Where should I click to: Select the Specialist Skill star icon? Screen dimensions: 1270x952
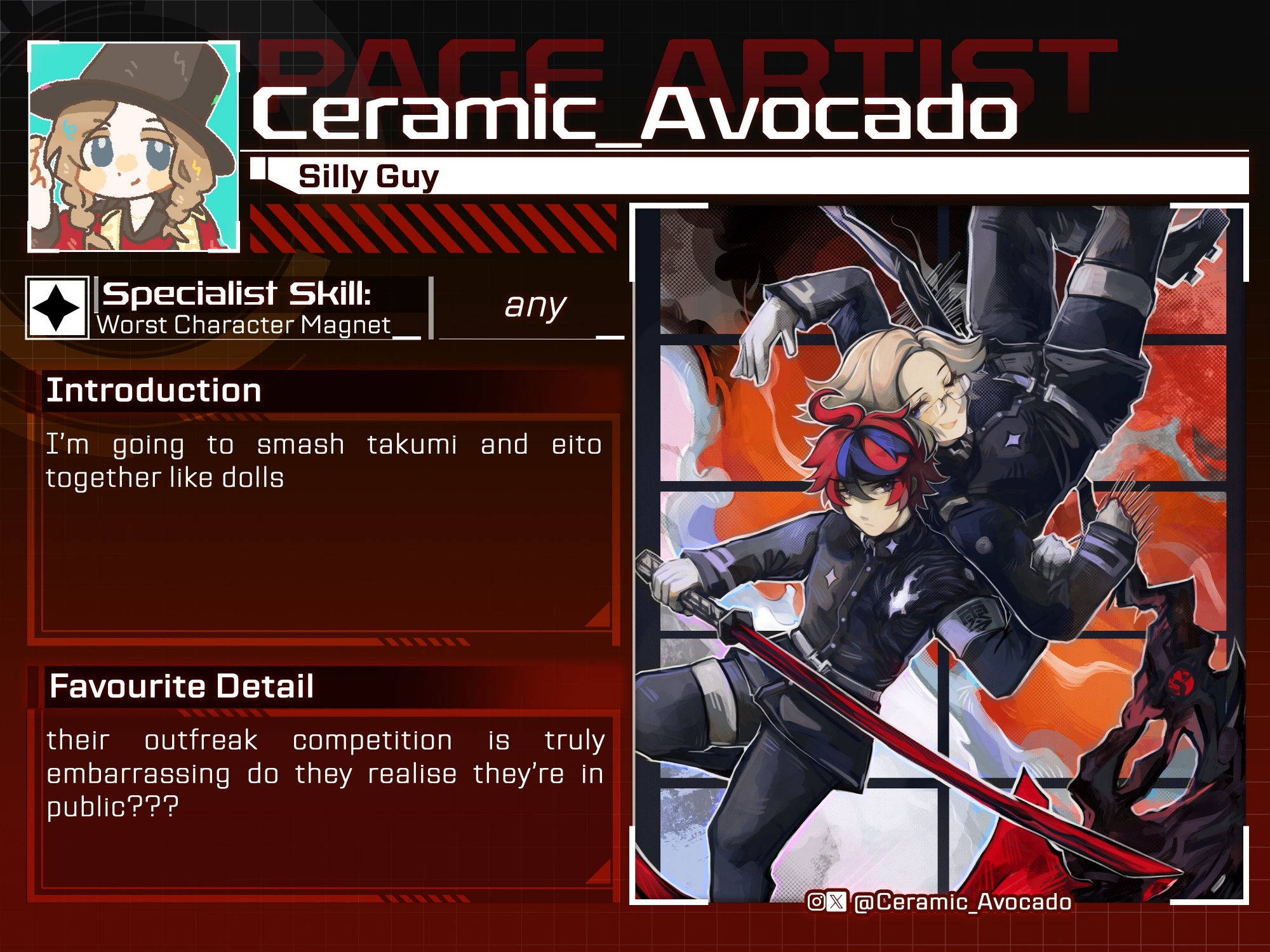click(x=57, y=308)
